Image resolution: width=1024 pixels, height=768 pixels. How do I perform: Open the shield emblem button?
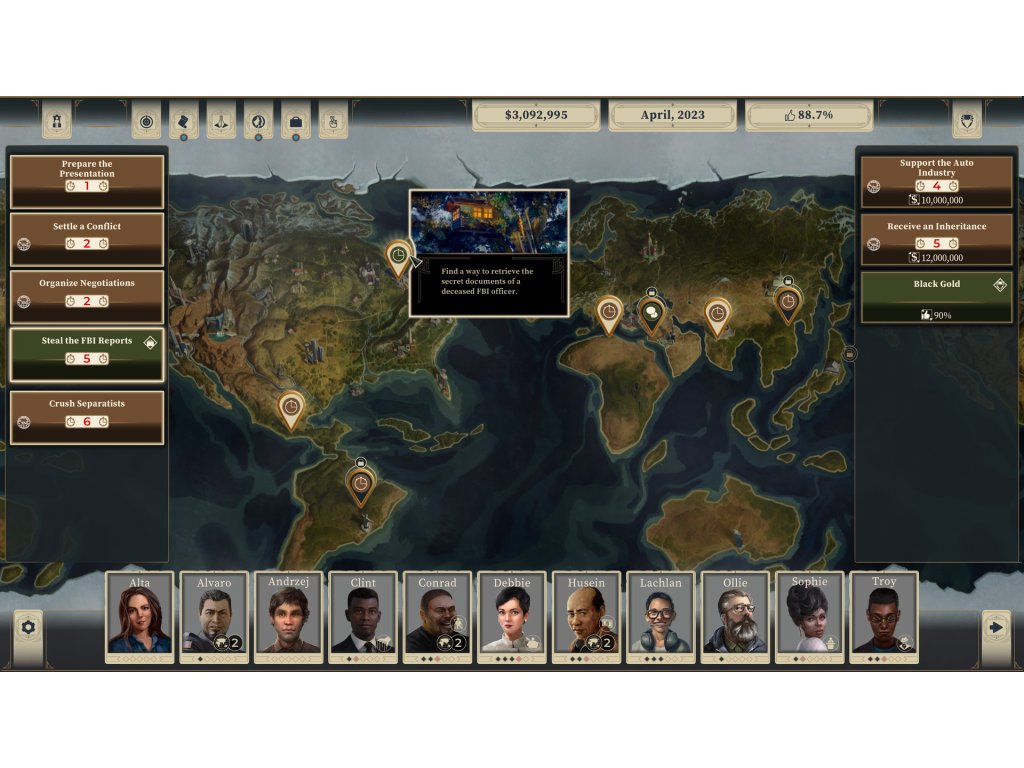(x=967, y=119)
